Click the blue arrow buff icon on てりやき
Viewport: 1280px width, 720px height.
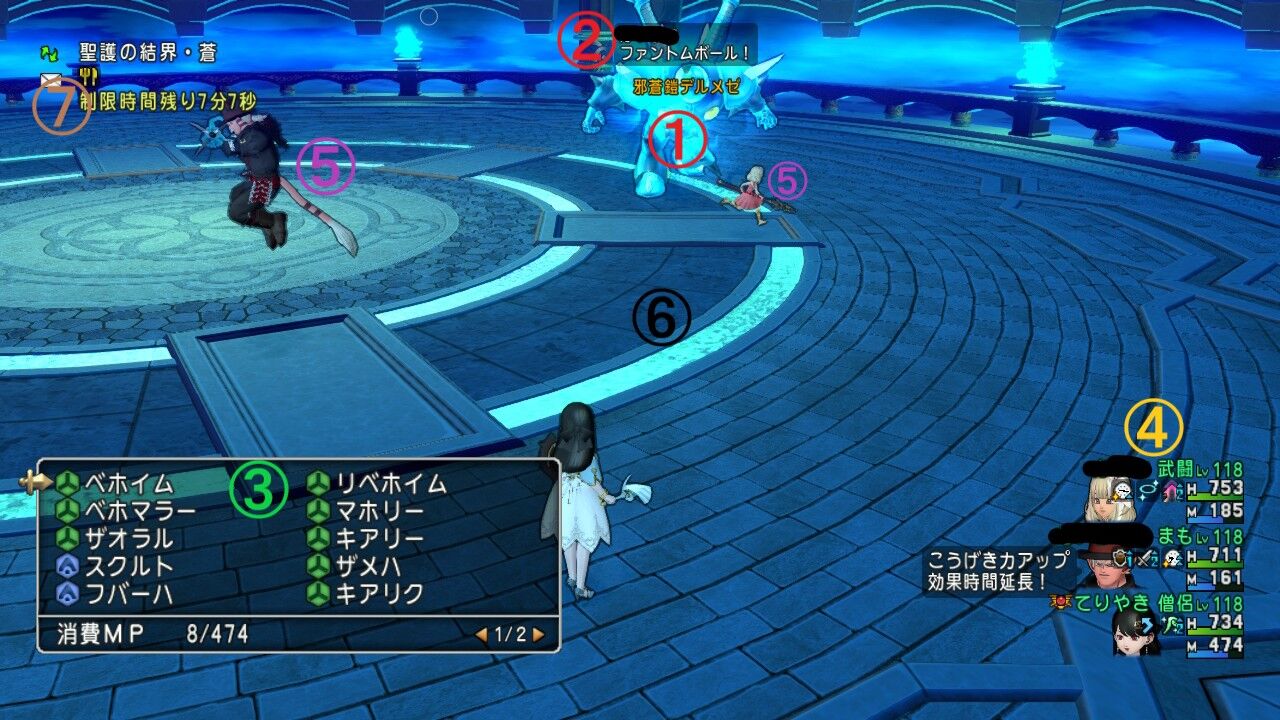(1147, 624)
